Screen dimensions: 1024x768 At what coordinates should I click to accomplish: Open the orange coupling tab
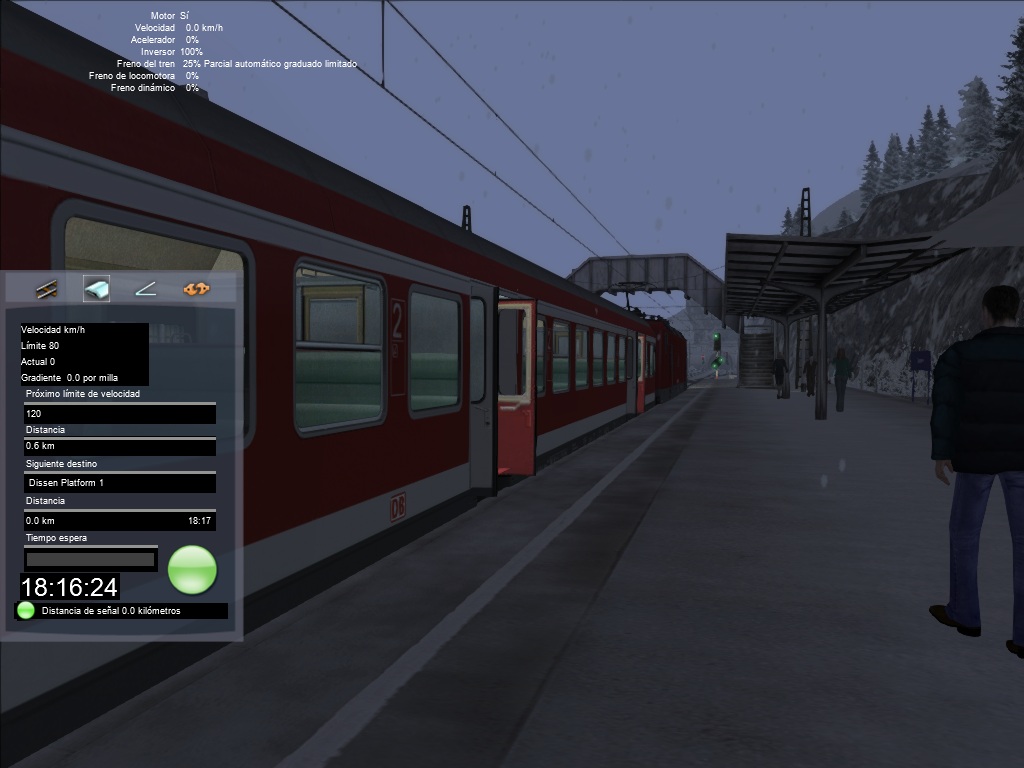196,290
